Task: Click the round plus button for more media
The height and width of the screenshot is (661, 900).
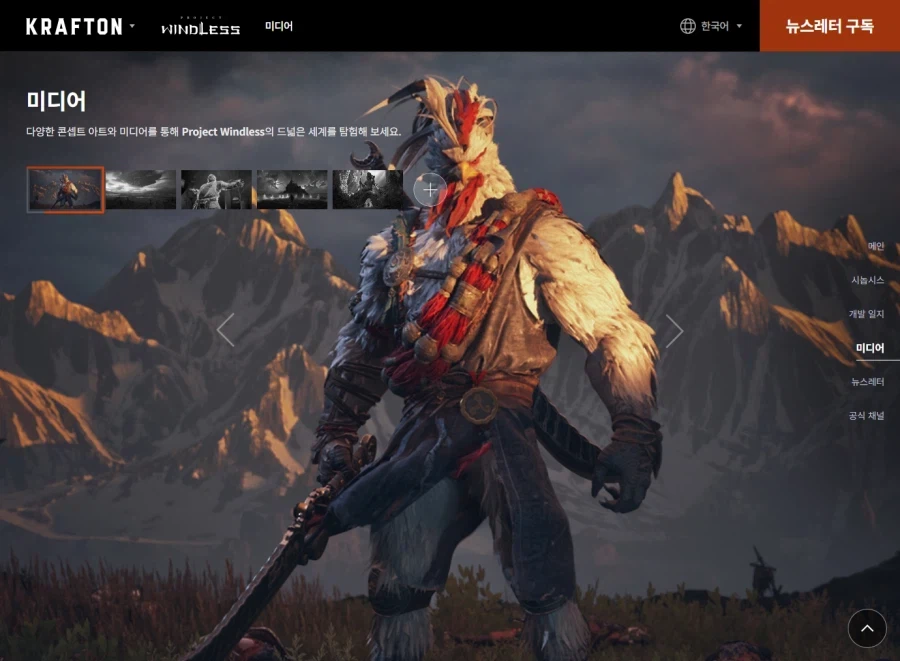Action: (x=430, y=189)
